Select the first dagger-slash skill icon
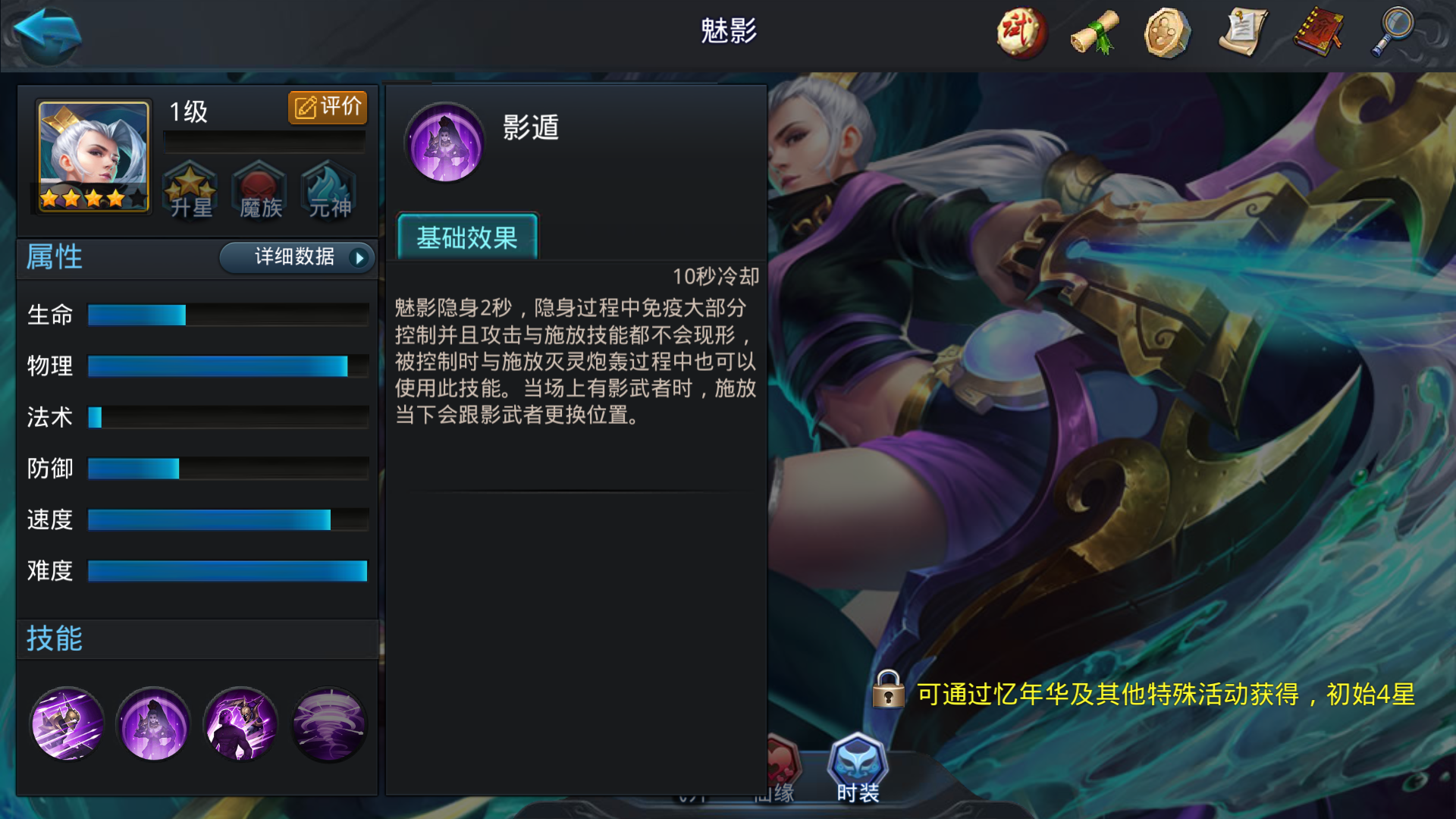The height and width of the screenshot is (819, 1456). click(67, 724)
